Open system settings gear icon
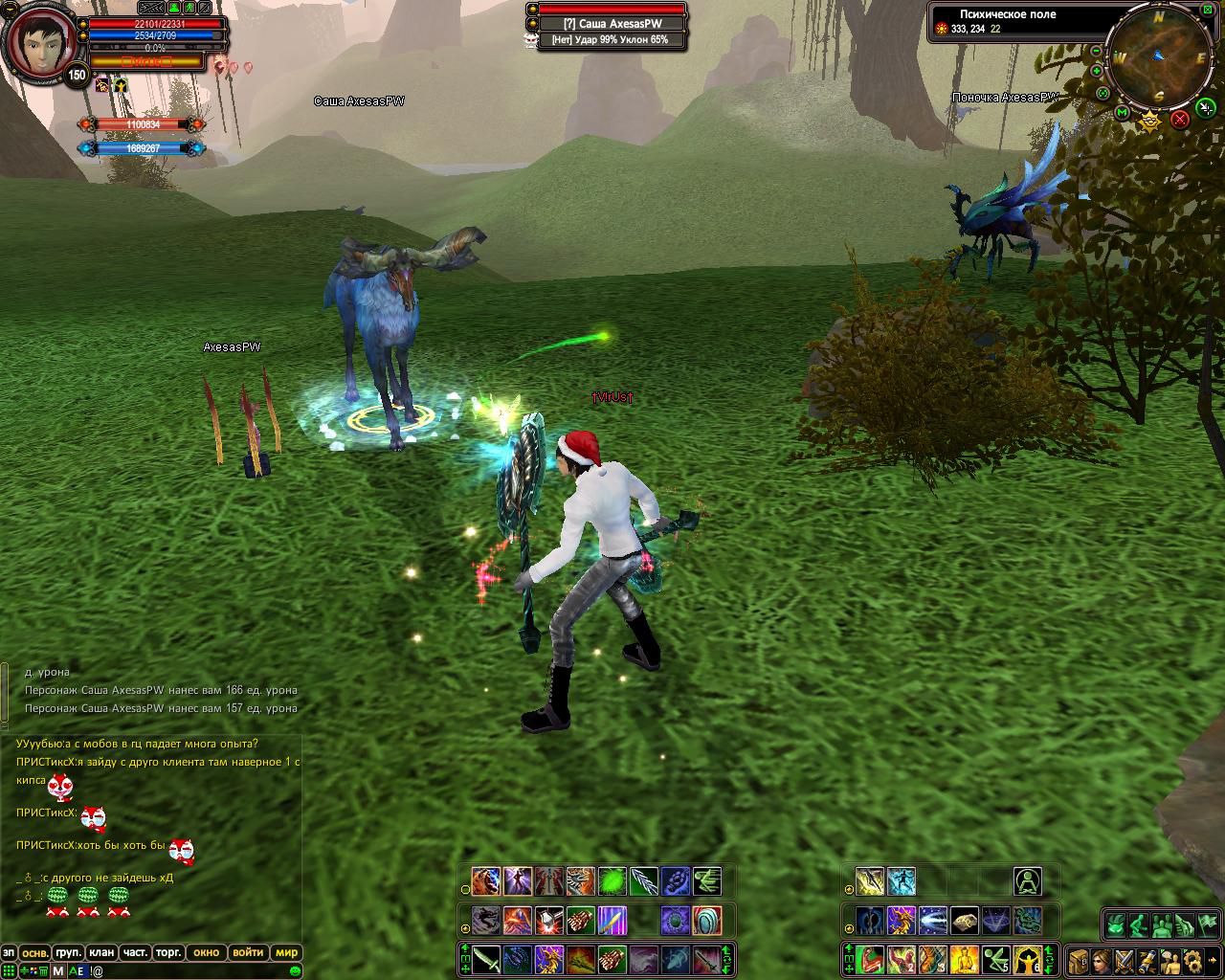 1192,959
